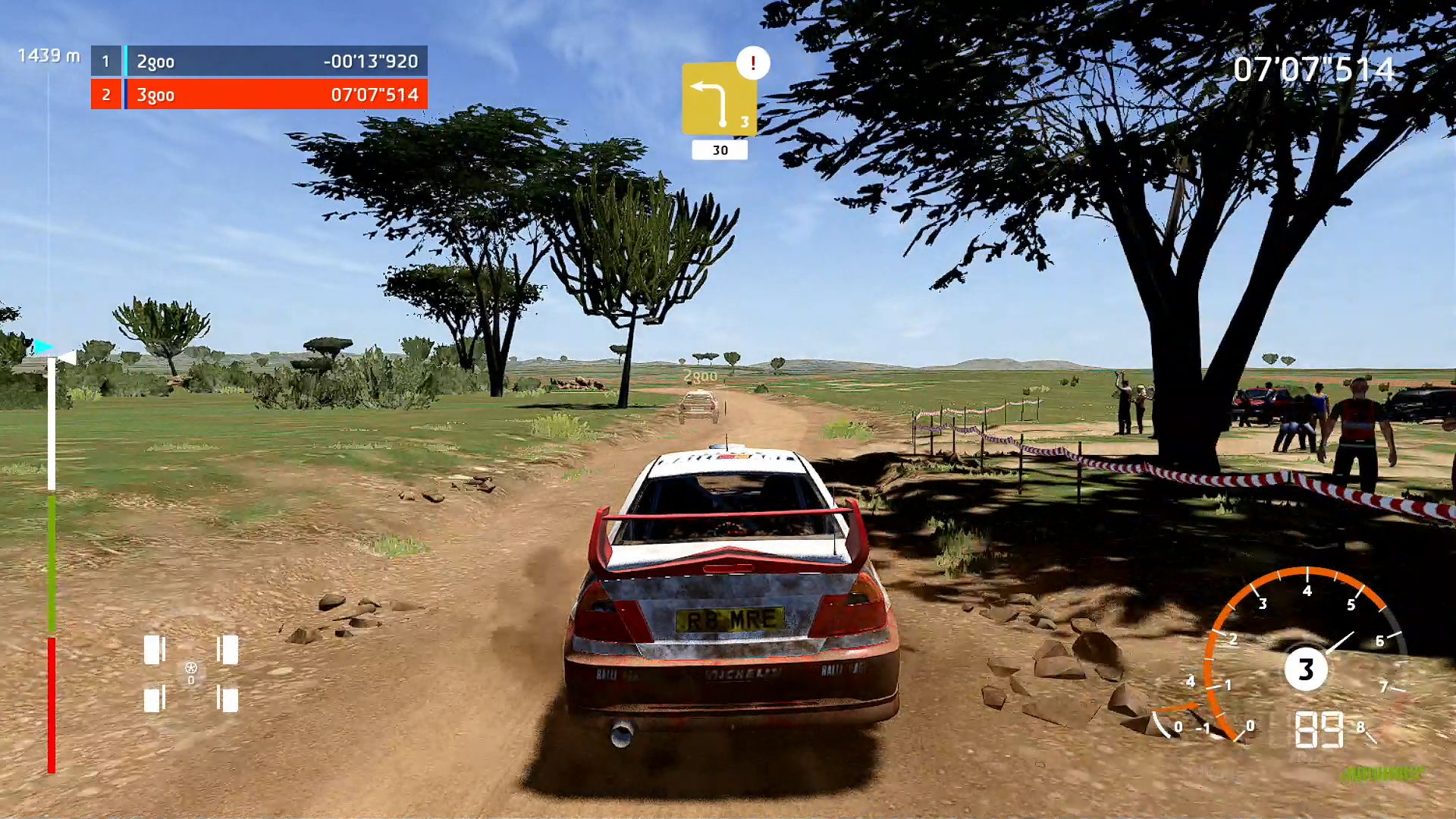The width and height of the screenshot is (1456, 819).
Task: Click the vertical stage progress track
Action: pos(52,561)
